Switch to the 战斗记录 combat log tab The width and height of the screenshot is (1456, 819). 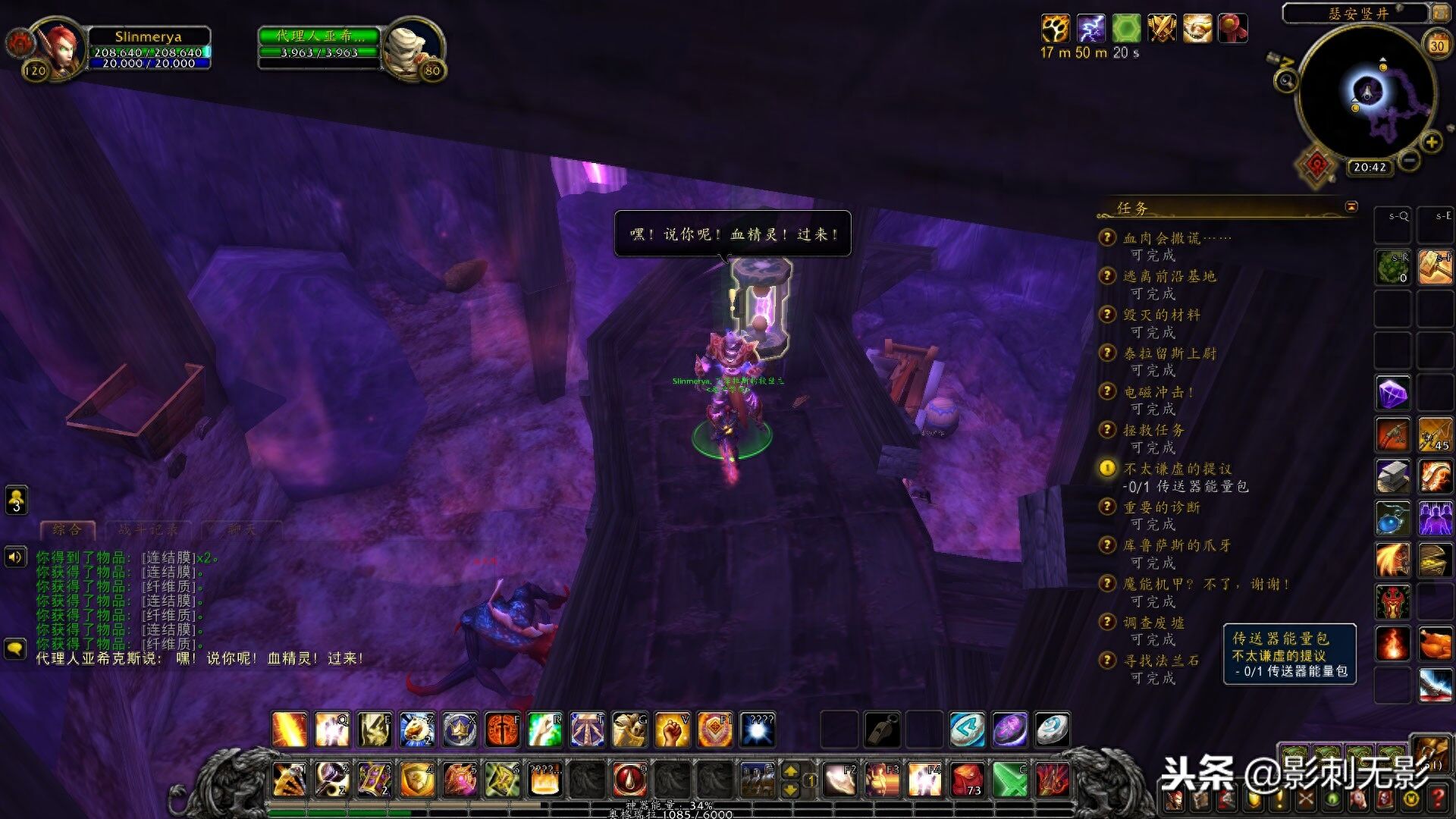tap(149, 529)
